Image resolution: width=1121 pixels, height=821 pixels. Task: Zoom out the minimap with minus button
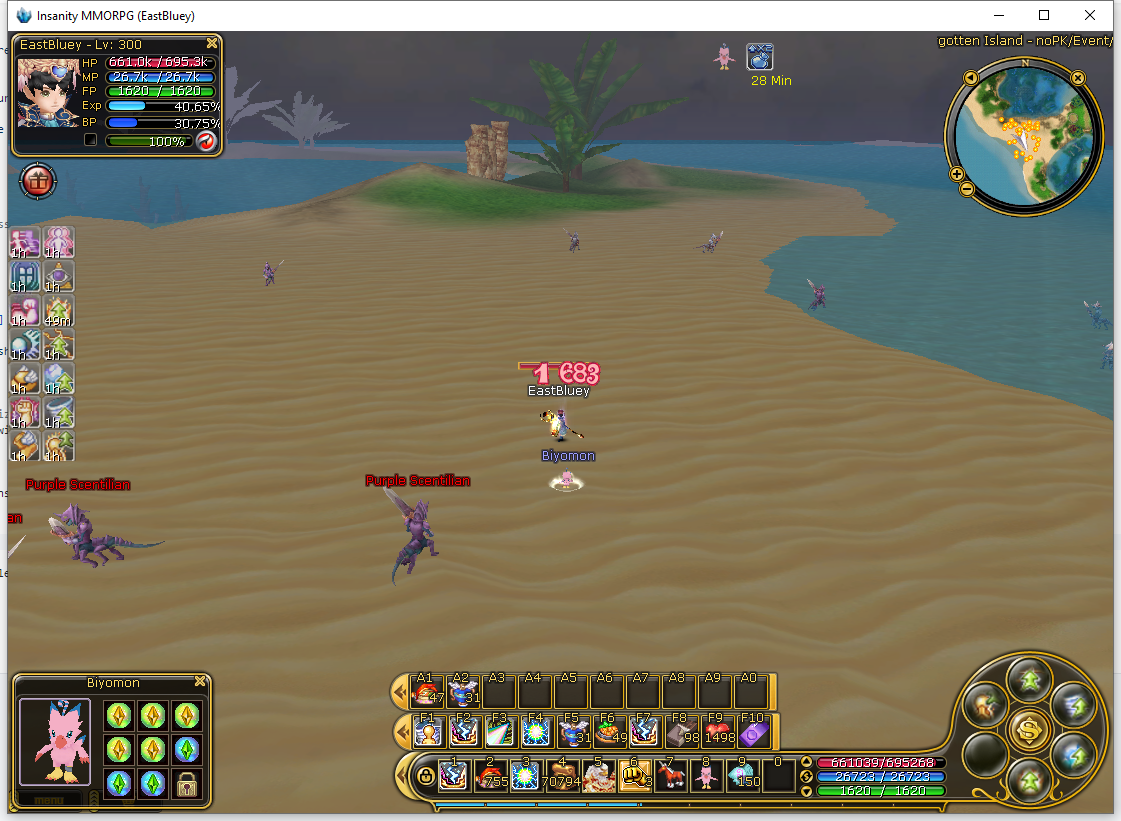[966, 189]
